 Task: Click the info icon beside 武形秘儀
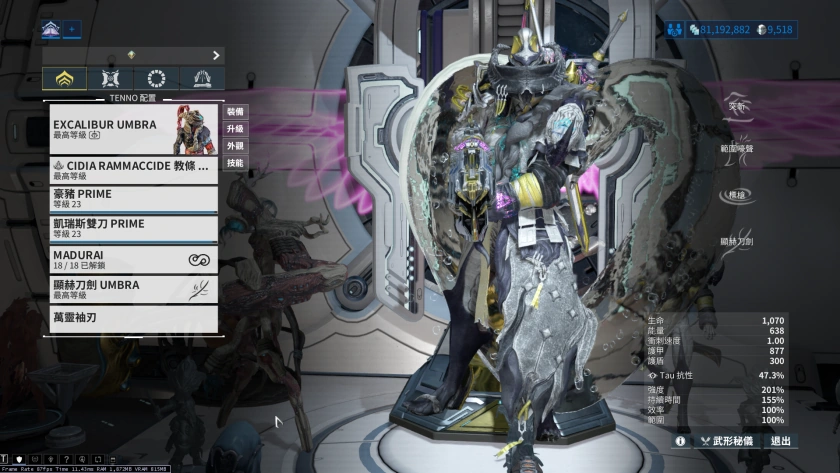[x=680, y=440]
